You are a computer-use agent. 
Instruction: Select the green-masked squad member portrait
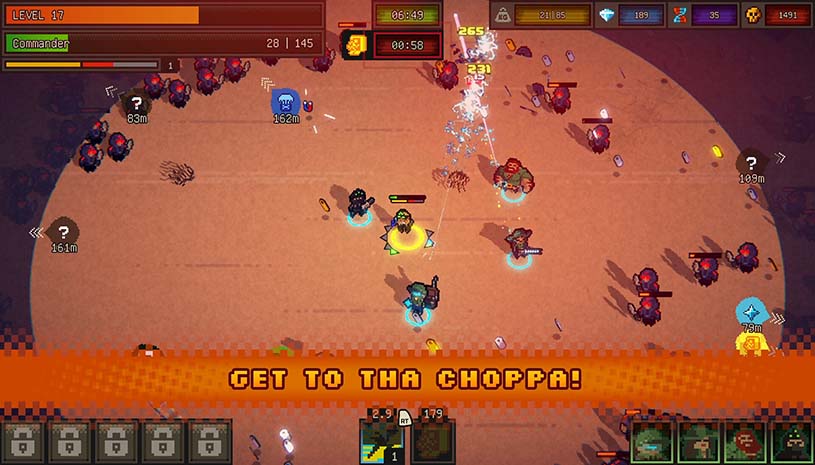[x=651, y=442]
